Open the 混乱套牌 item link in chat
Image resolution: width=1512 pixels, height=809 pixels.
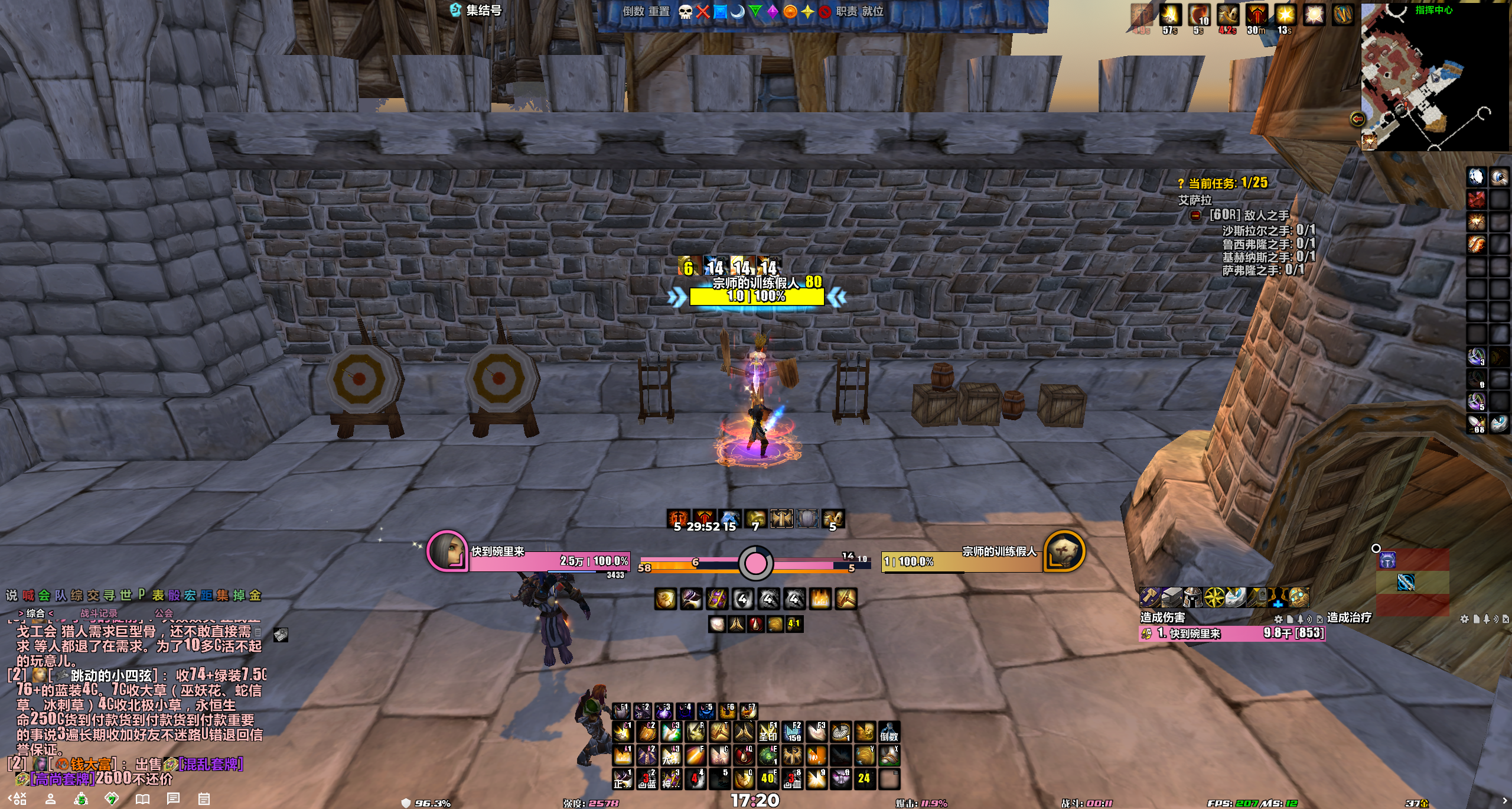[x=210, y=764]
